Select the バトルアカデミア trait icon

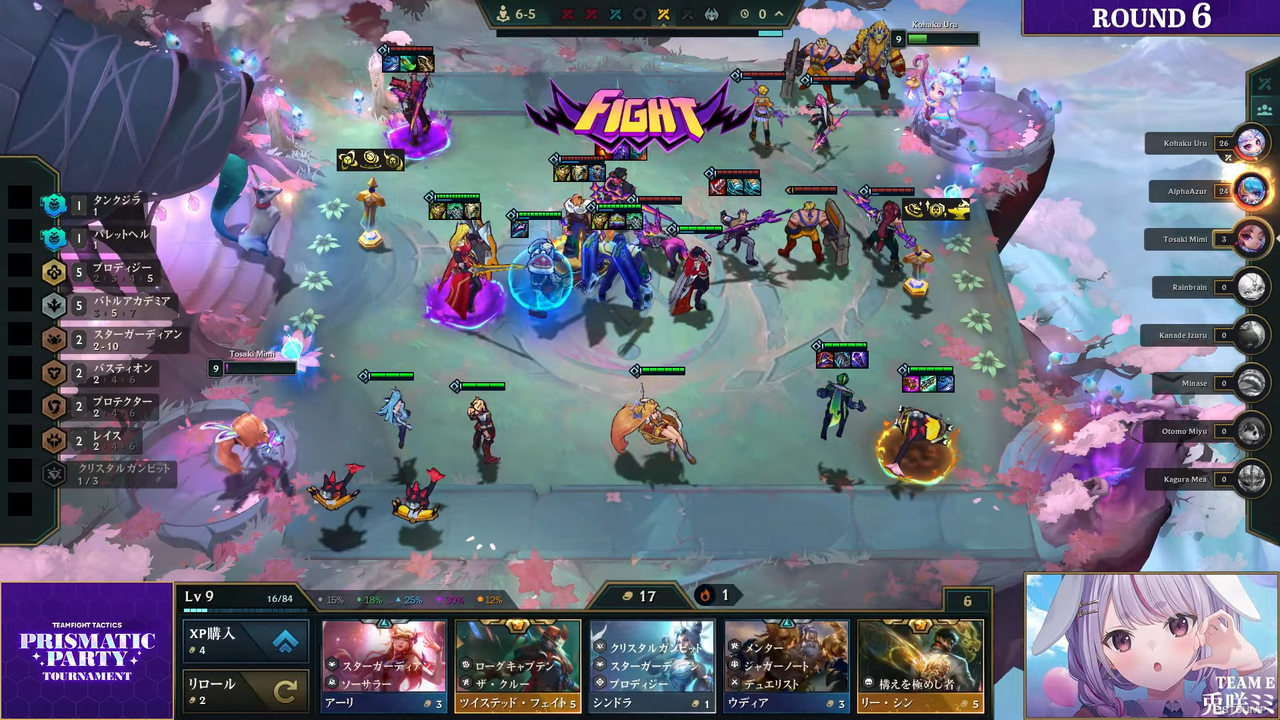(x=54, y=304)
